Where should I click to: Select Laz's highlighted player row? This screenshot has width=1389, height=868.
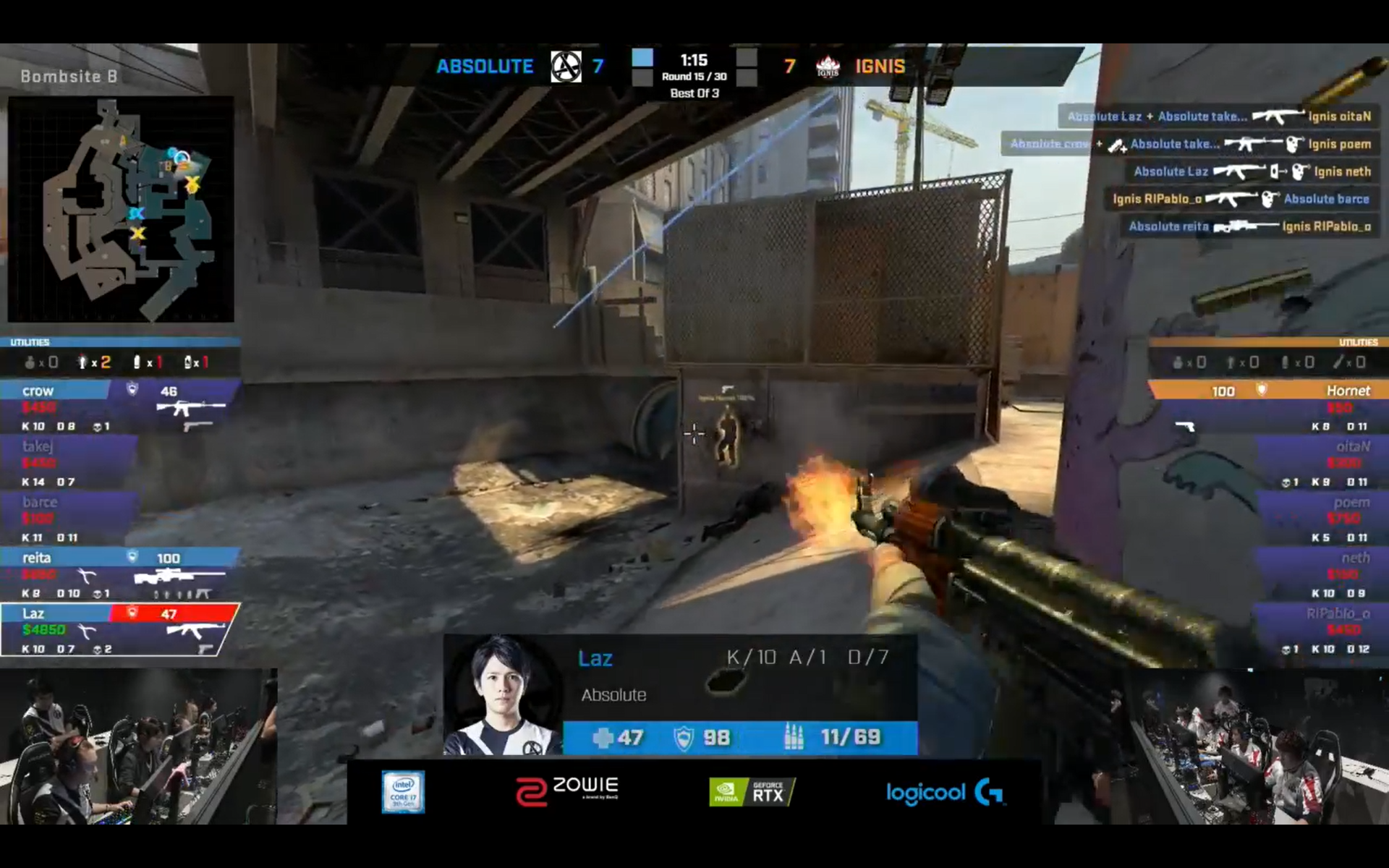(119, 630)
